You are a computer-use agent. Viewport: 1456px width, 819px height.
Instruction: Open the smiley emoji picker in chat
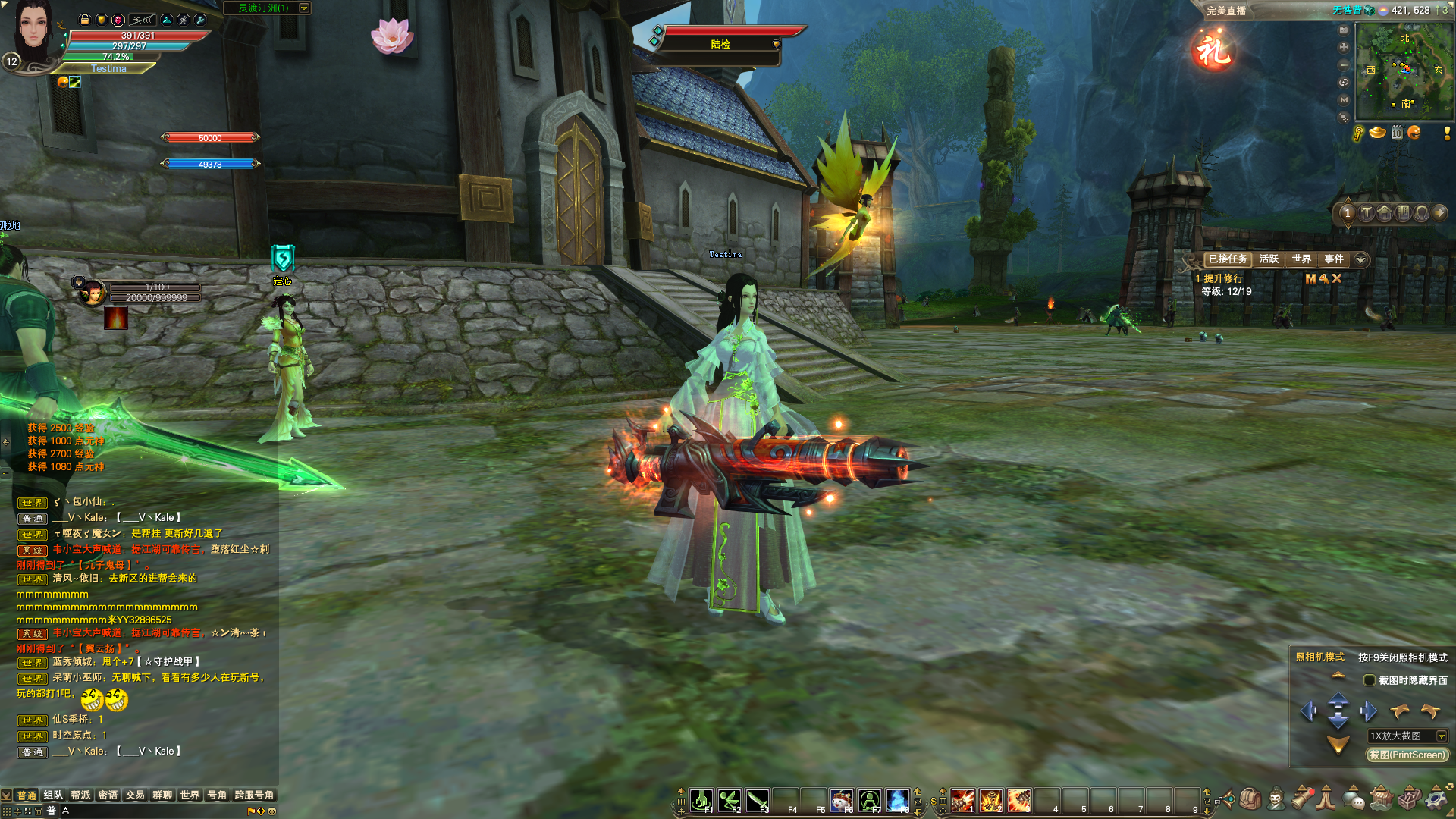click(x=272, y=811)
